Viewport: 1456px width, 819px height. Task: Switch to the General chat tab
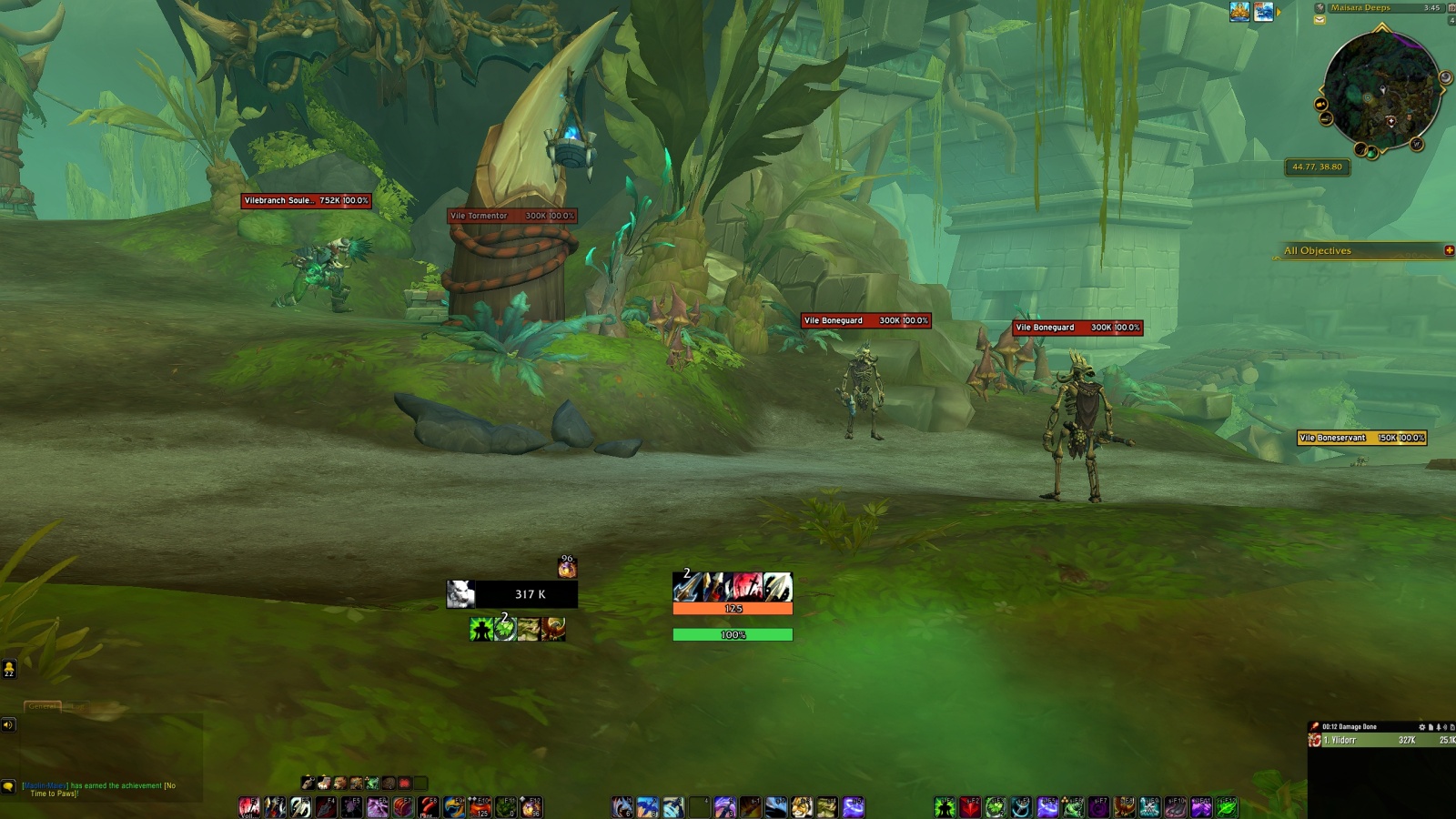43,706
